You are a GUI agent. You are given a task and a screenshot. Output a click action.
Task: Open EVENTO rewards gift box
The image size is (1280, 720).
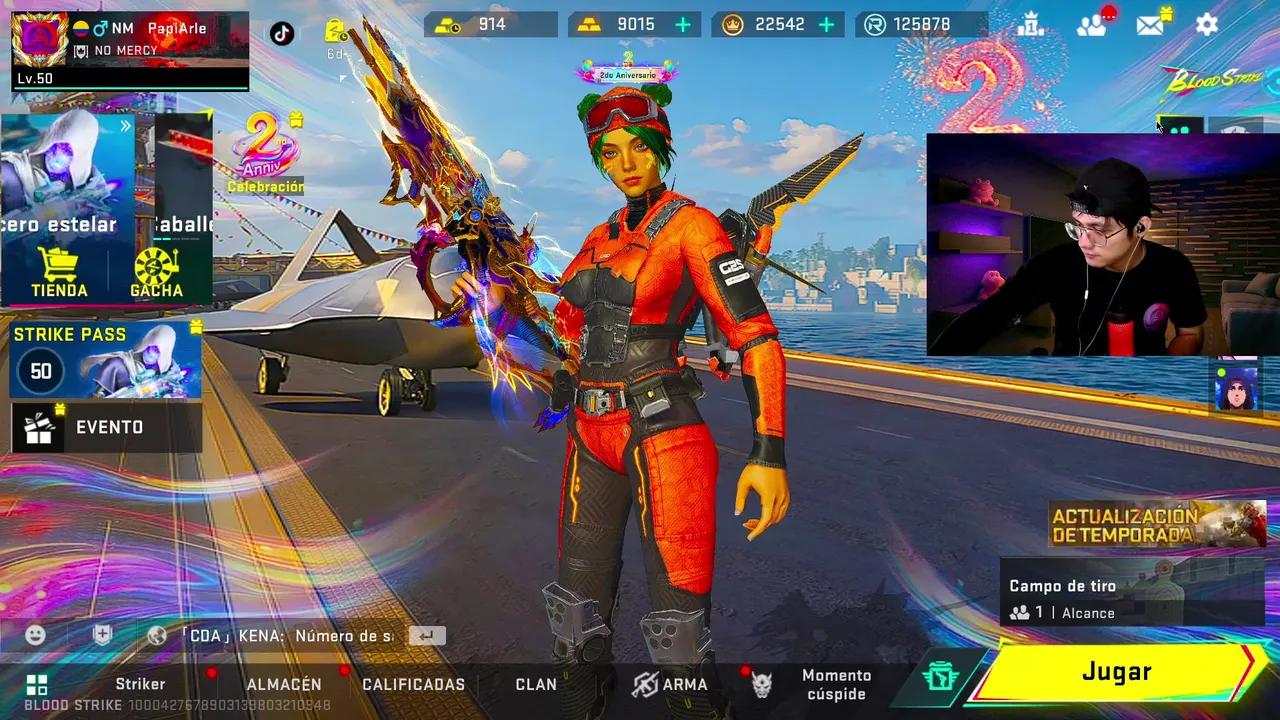40,427
